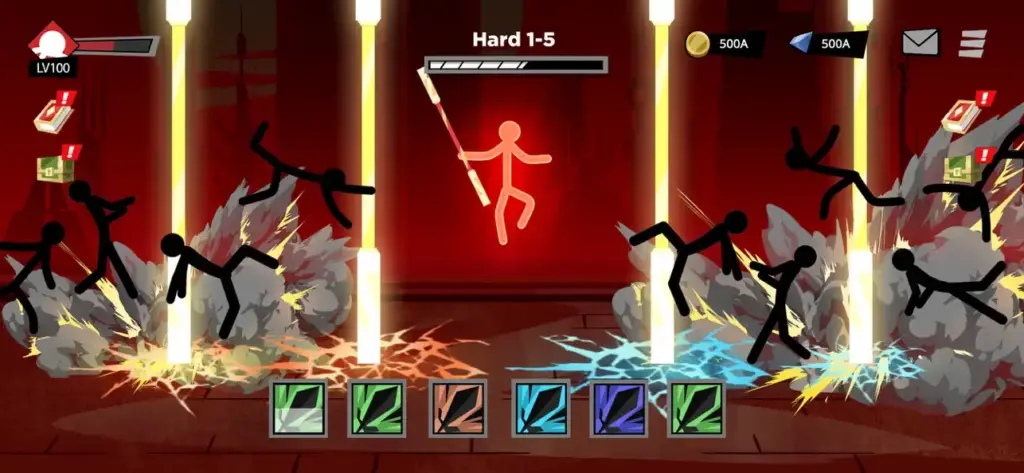The image size is (1024, 473).
Task: Select the green sword skill on cooldown
Action: (x=297, y=408)
